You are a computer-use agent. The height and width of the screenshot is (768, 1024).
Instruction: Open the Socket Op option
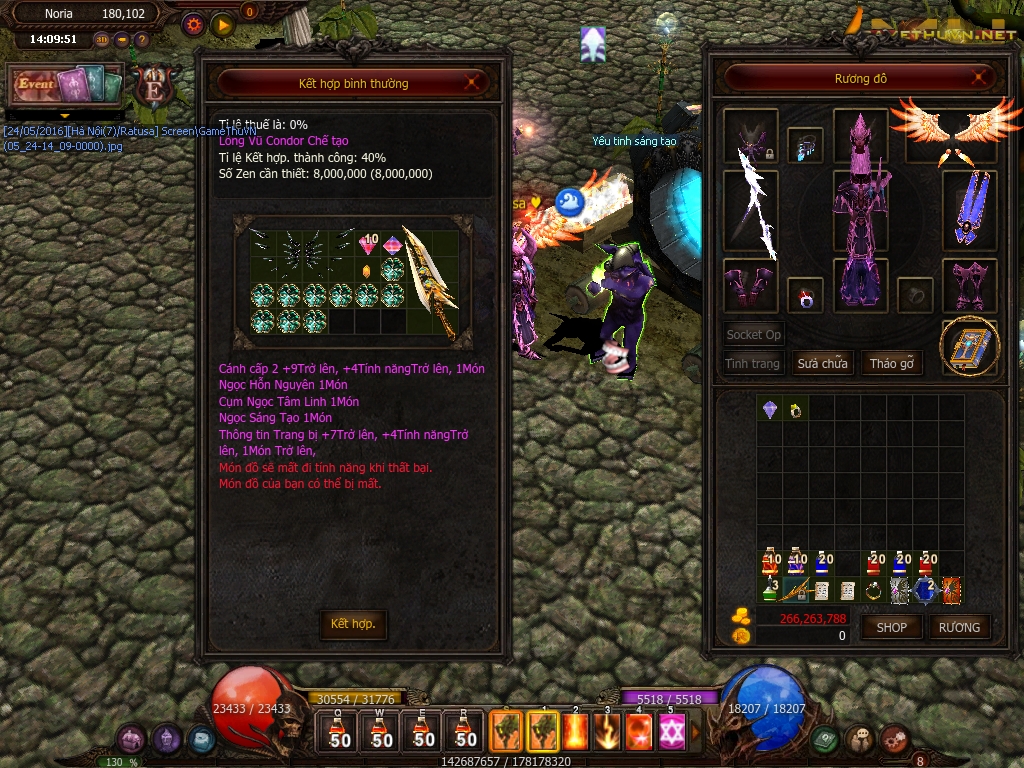(753, 335)
